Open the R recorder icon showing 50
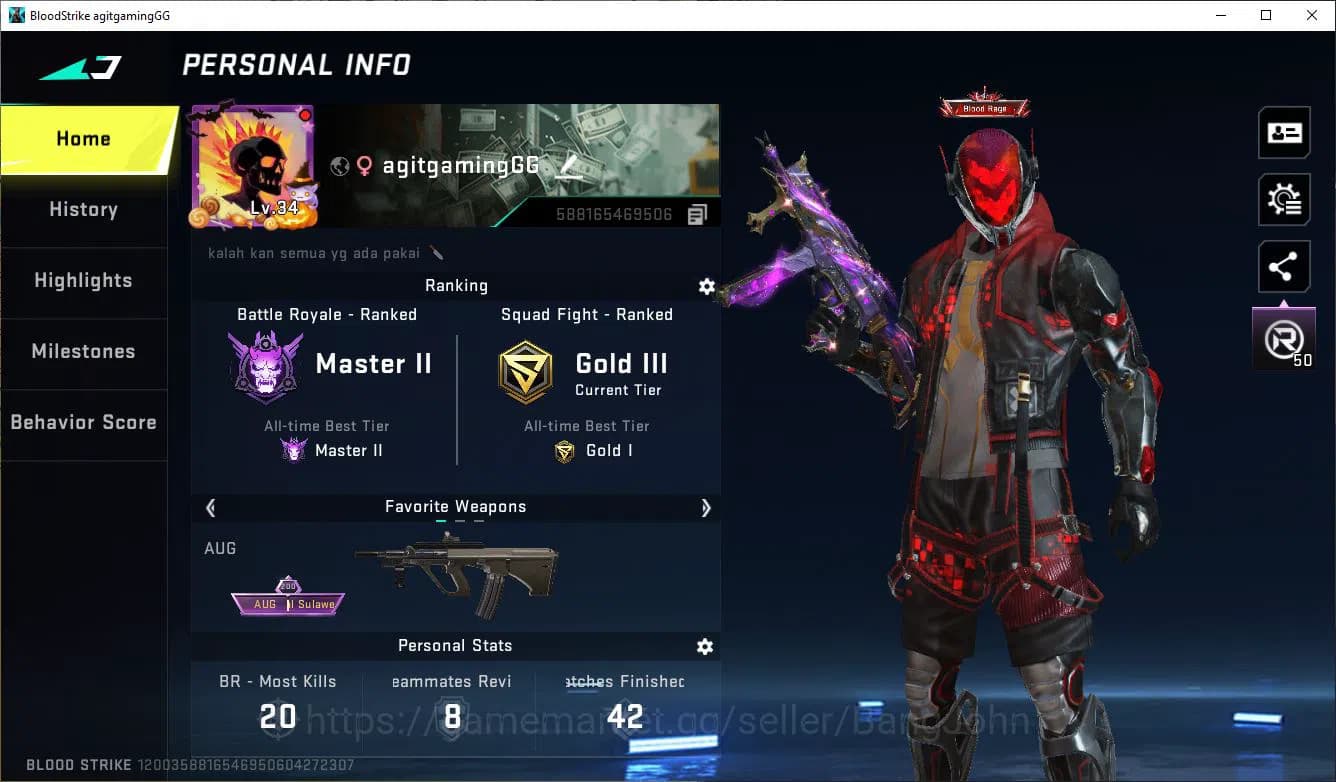Screen dimensions: 1336x782 click(1284, 336)
